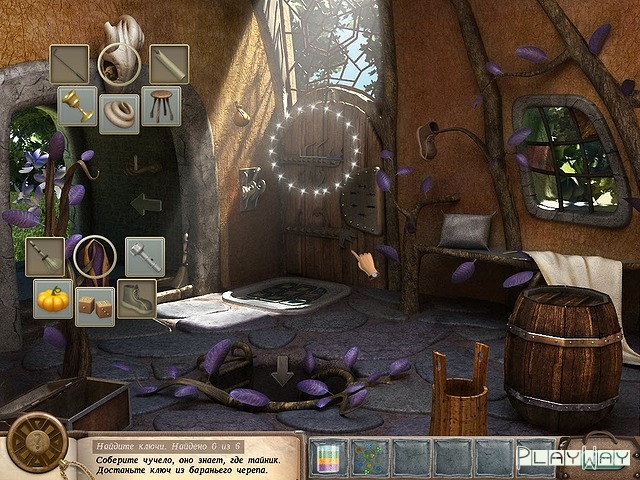Image resolution: width=640 pixels, height=480 pixels.
Task: Follow the left navigation arrow in doorway
Action: click(x=147, y=205)
